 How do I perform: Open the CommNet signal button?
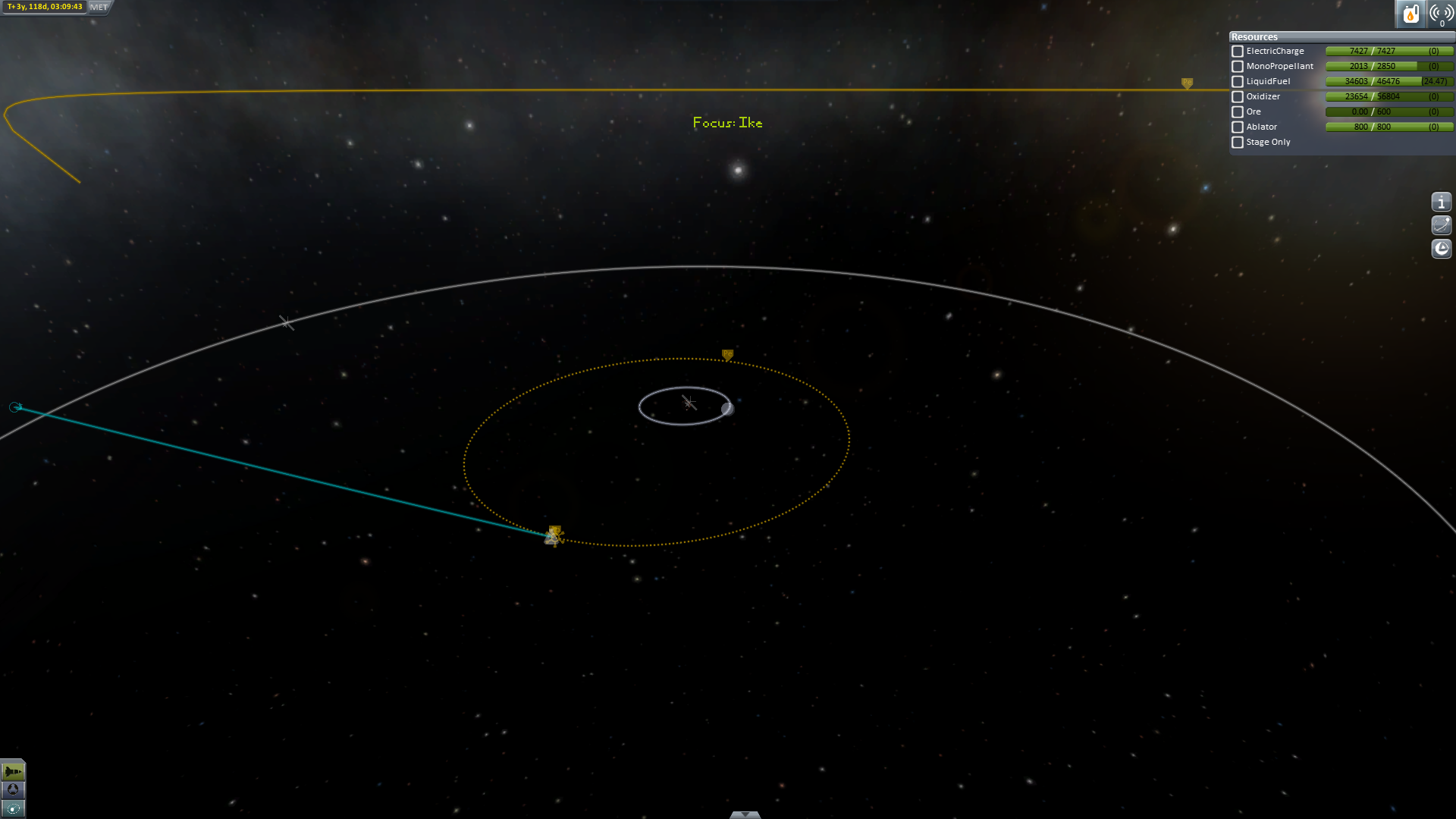[x=1440, y=14]
